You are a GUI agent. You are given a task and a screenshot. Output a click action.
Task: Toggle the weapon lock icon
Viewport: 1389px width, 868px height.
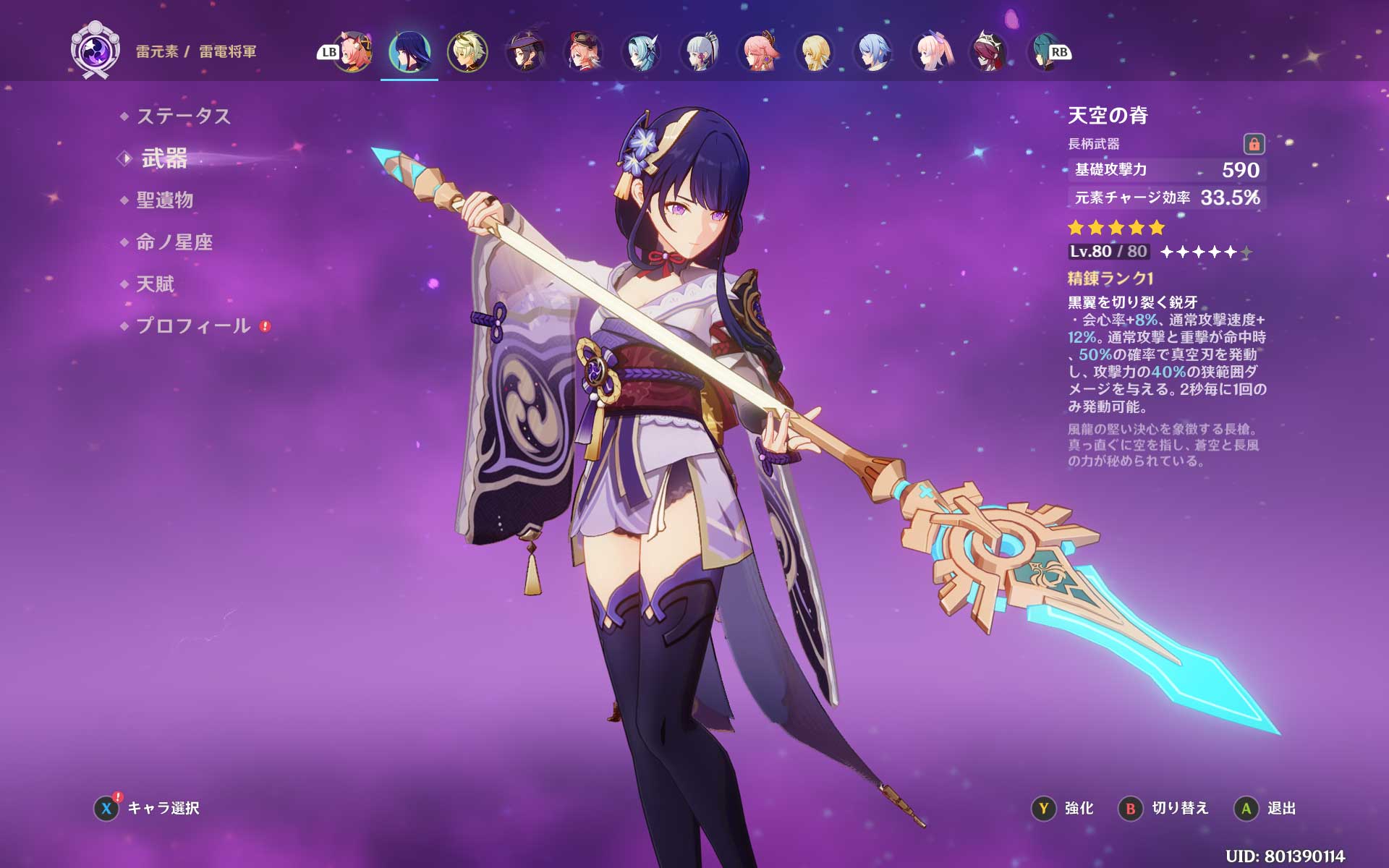point(1254,144)
